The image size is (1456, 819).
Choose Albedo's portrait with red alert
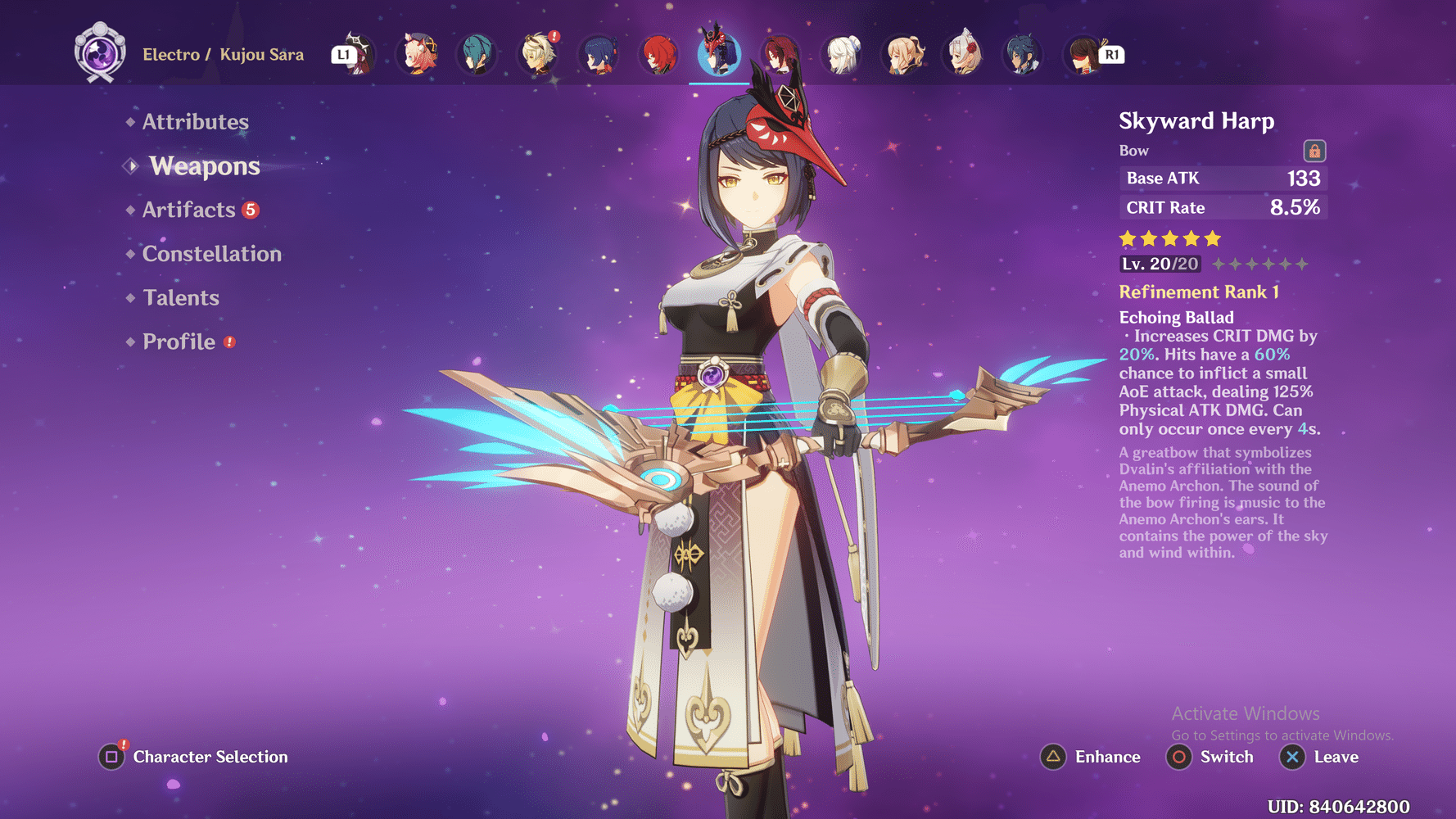[x=539, y=54]
